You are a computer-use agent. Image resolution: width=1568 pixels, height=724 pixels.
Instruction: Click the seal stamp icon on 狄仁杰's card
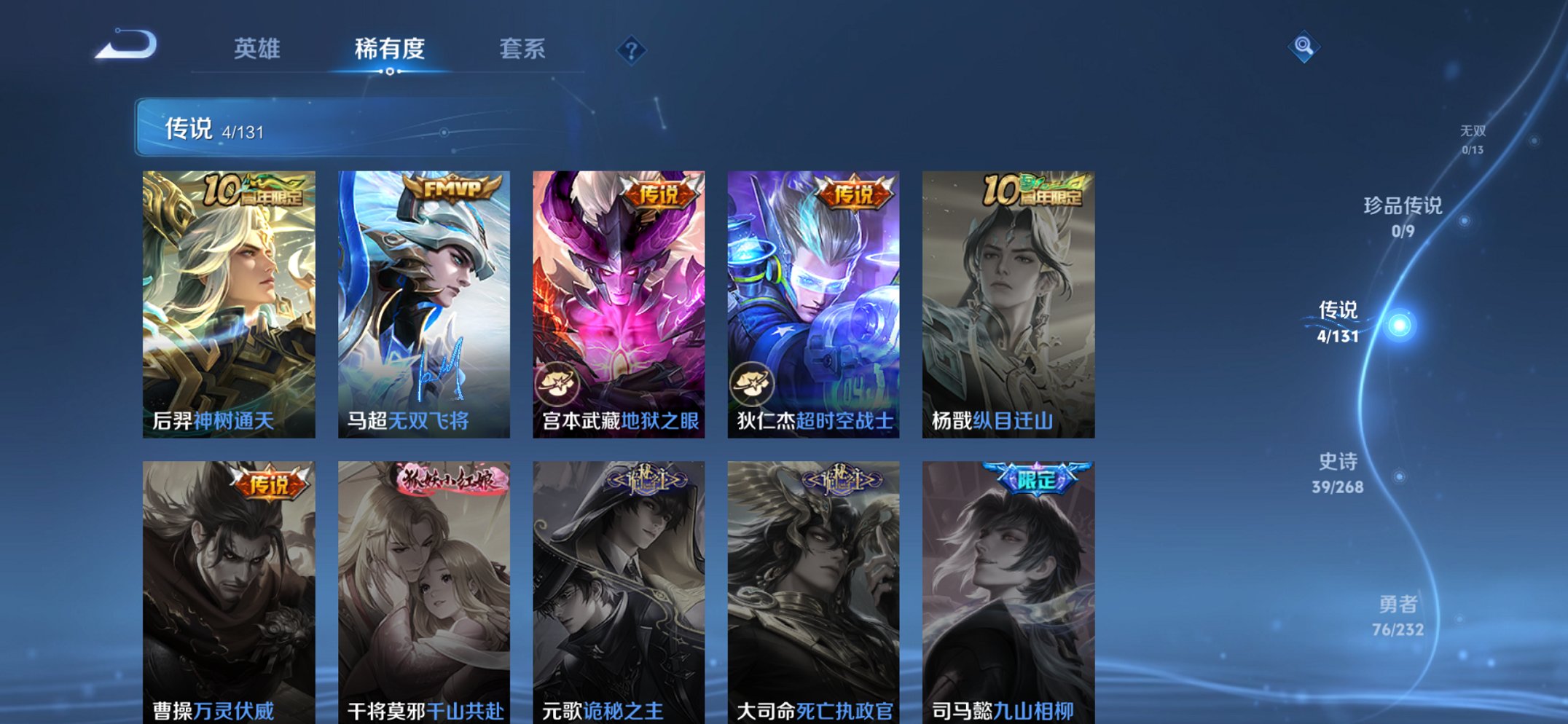[751, 384]
